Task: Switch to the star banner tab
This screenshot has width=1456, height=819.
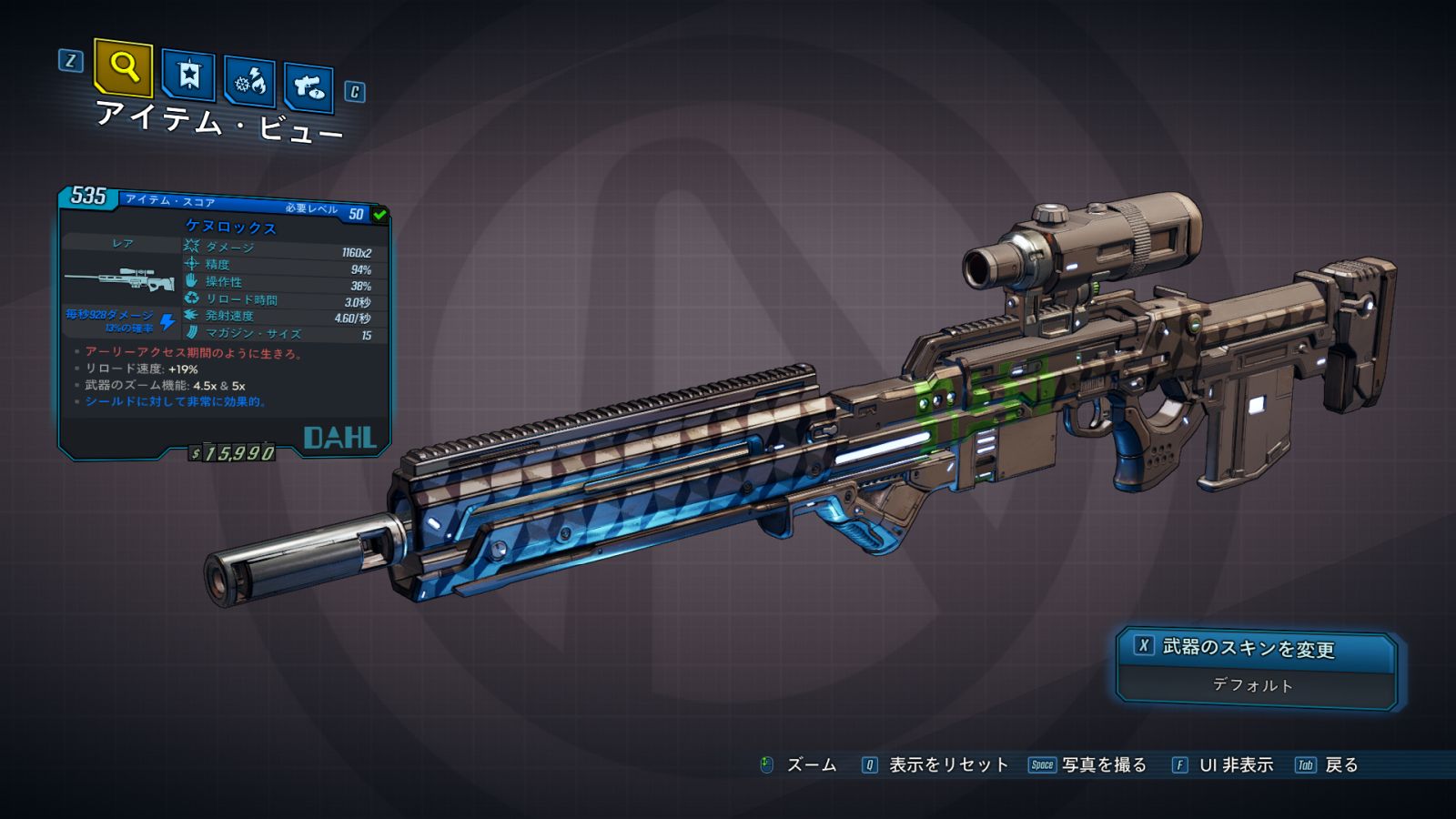Action: click(188, 75)
